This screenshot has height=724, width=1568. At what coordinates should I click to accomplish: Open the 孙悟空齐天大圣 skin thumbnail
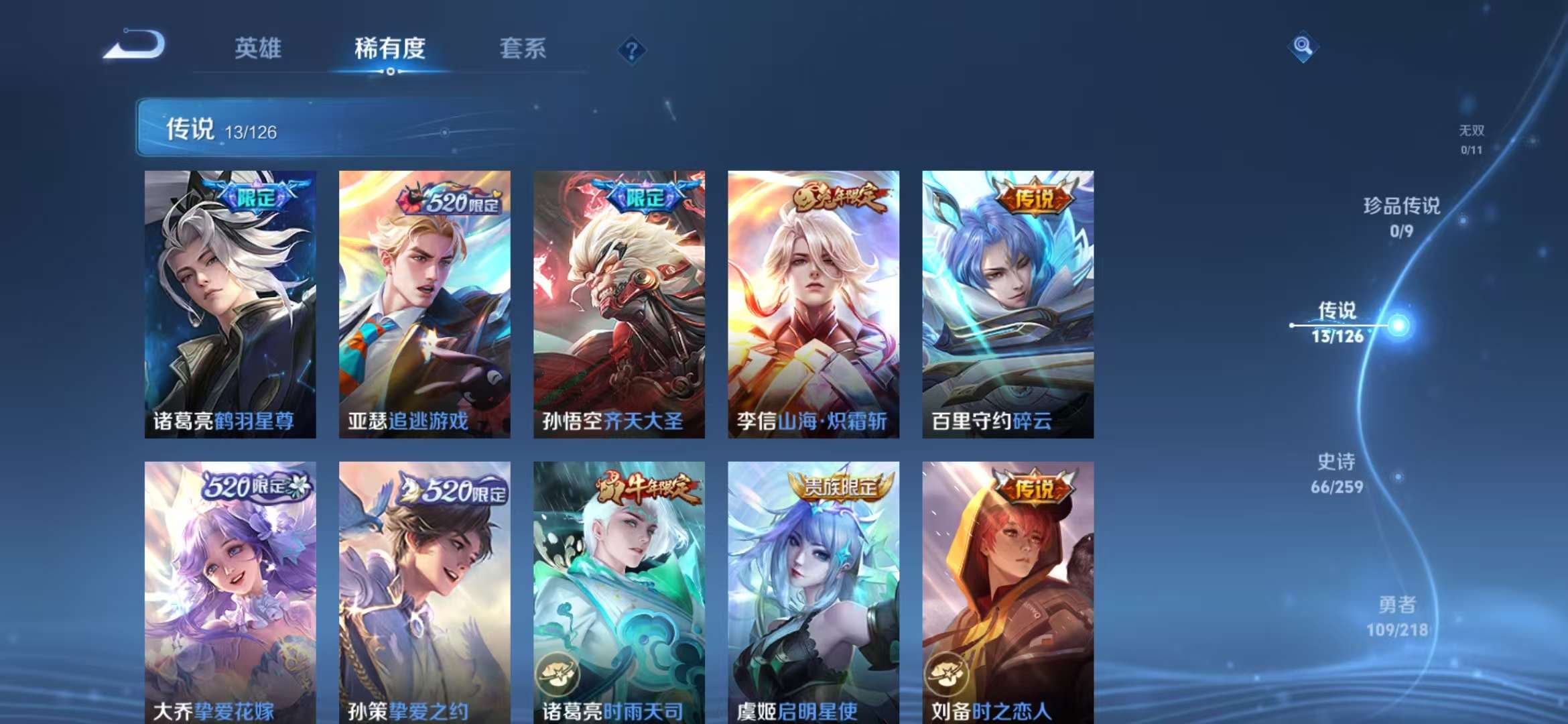(x=617, y=302)
